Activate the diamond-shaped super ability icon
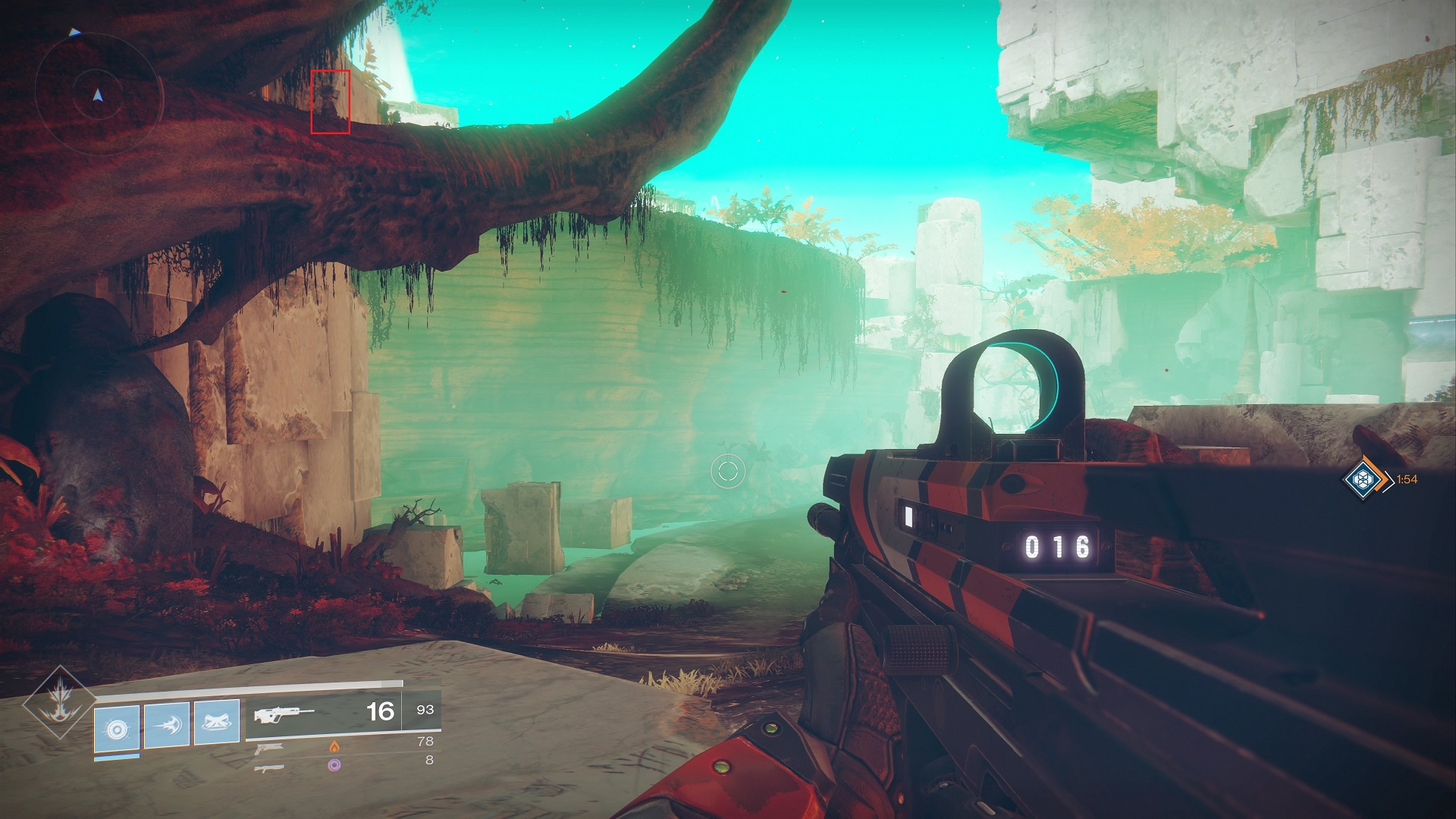Screen dimensions: 1456x819 click(58, 702)
